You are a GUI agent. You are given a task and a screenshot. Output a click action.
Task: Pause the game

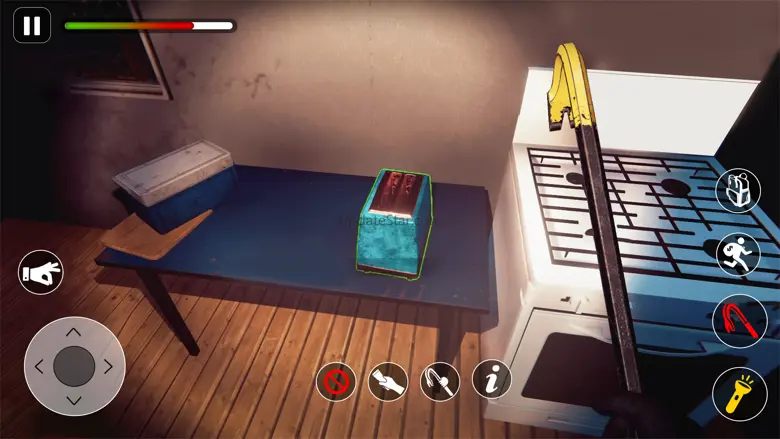(32, 26)
